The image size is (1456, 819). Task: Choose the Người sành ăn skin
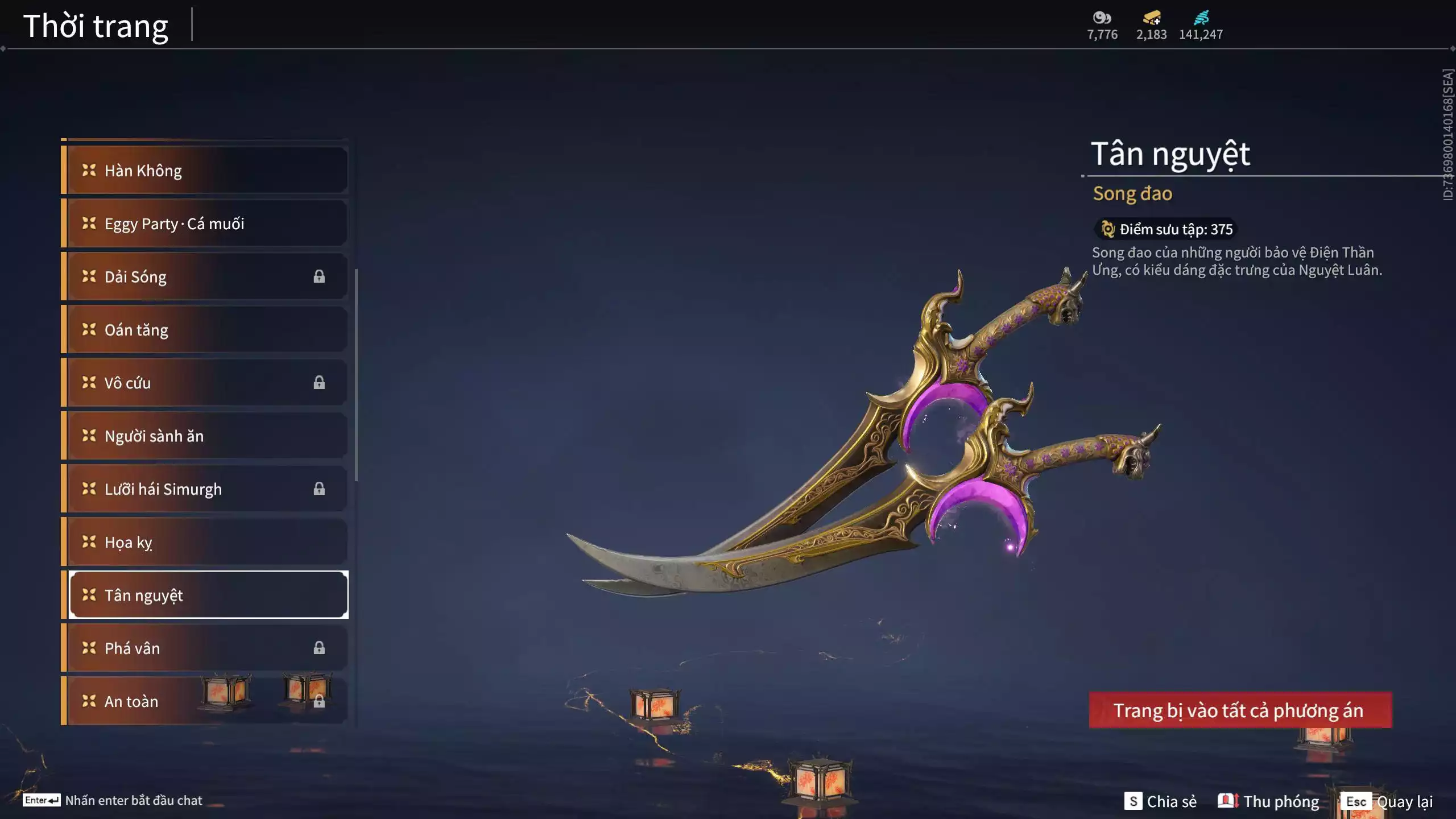coord(205,436)
